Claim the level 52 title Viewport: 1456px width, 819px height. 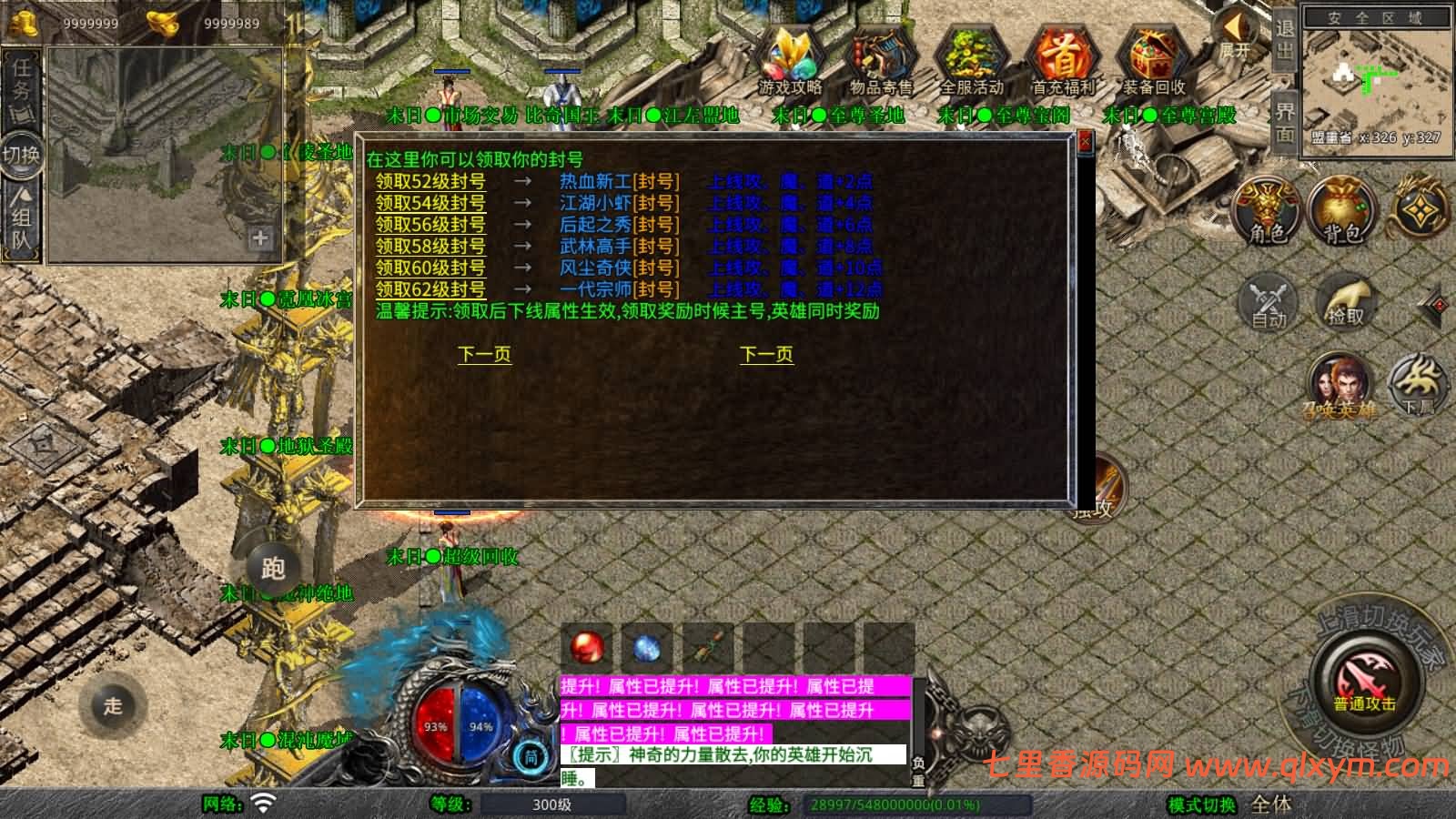(430, 181)
